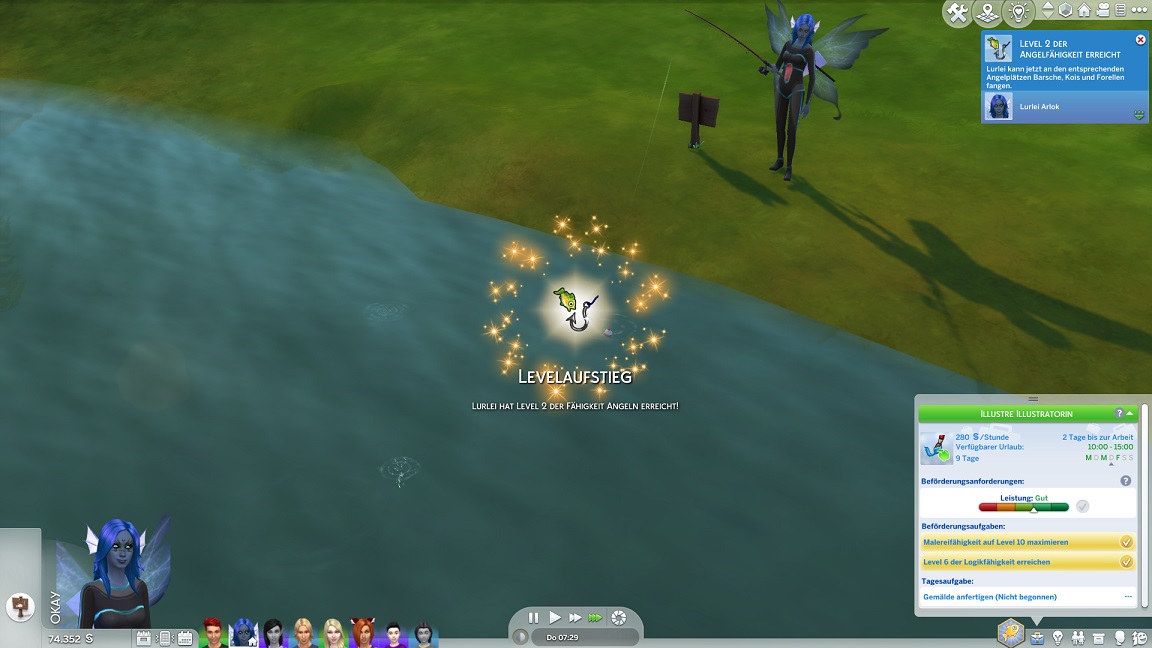The image size is (1152, 648).
Task: Open the inventory box panel
Action: (1099, 637)
